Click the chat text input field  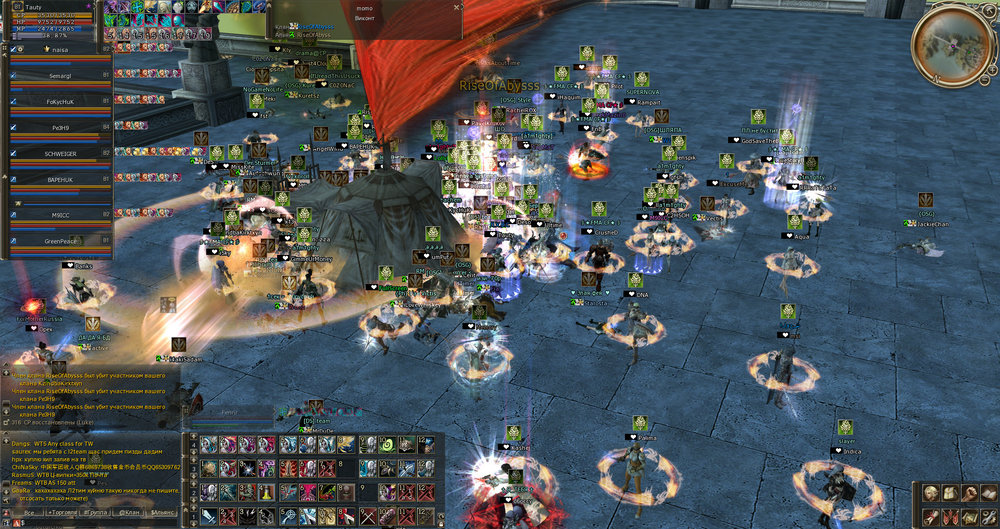pos(90,523)
